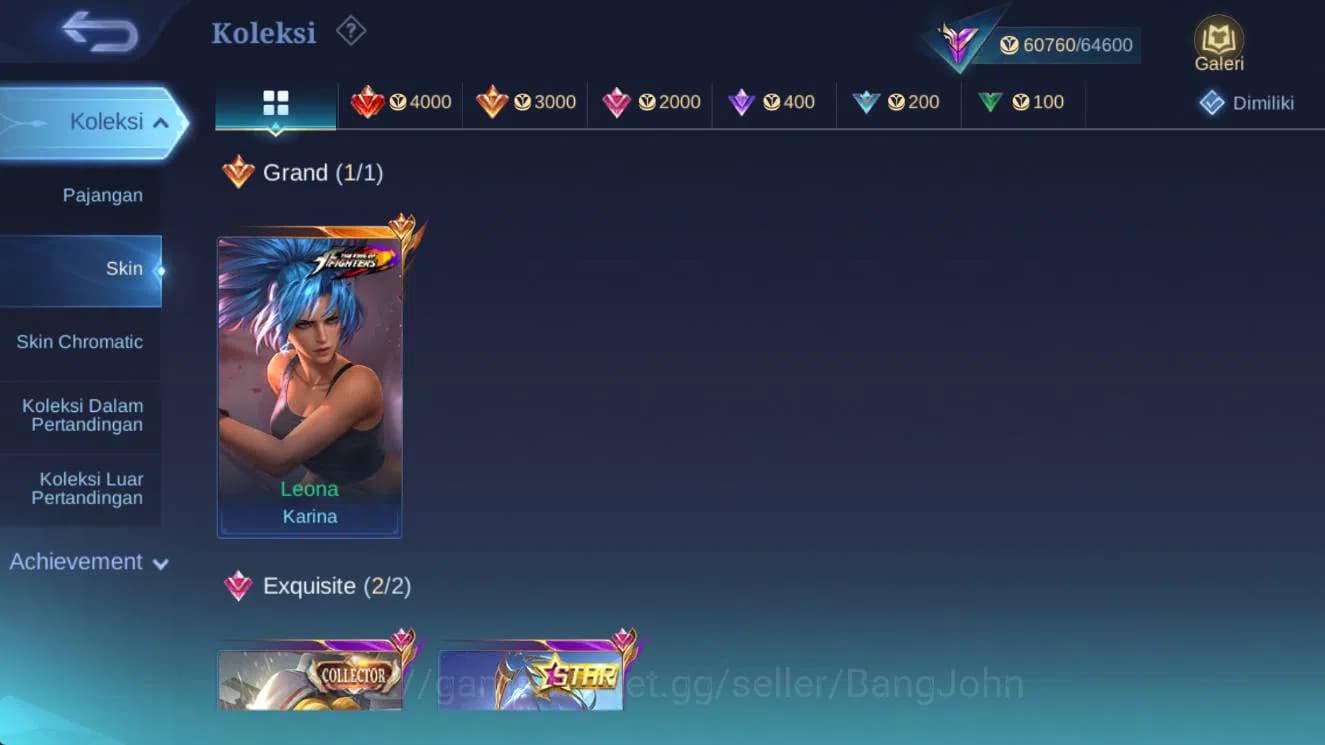Viewport: 1325px width, 745px height.
Task: Open the Pajangan sidebar tab
Action: pyautogui.click(x=103, y=195)
